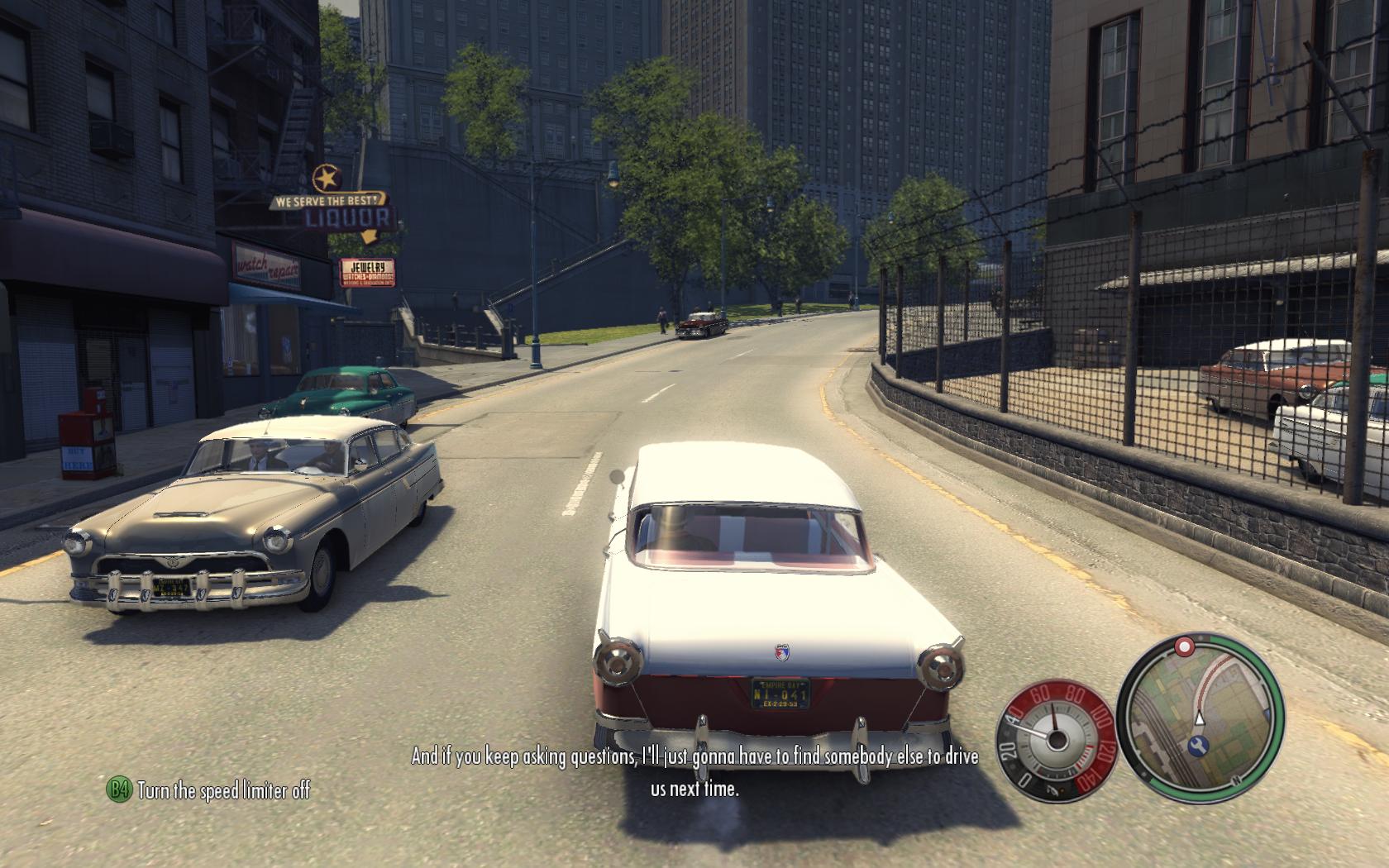Open the circular minimap
The image size is (1389, 868).
[x=1200, y=714]
